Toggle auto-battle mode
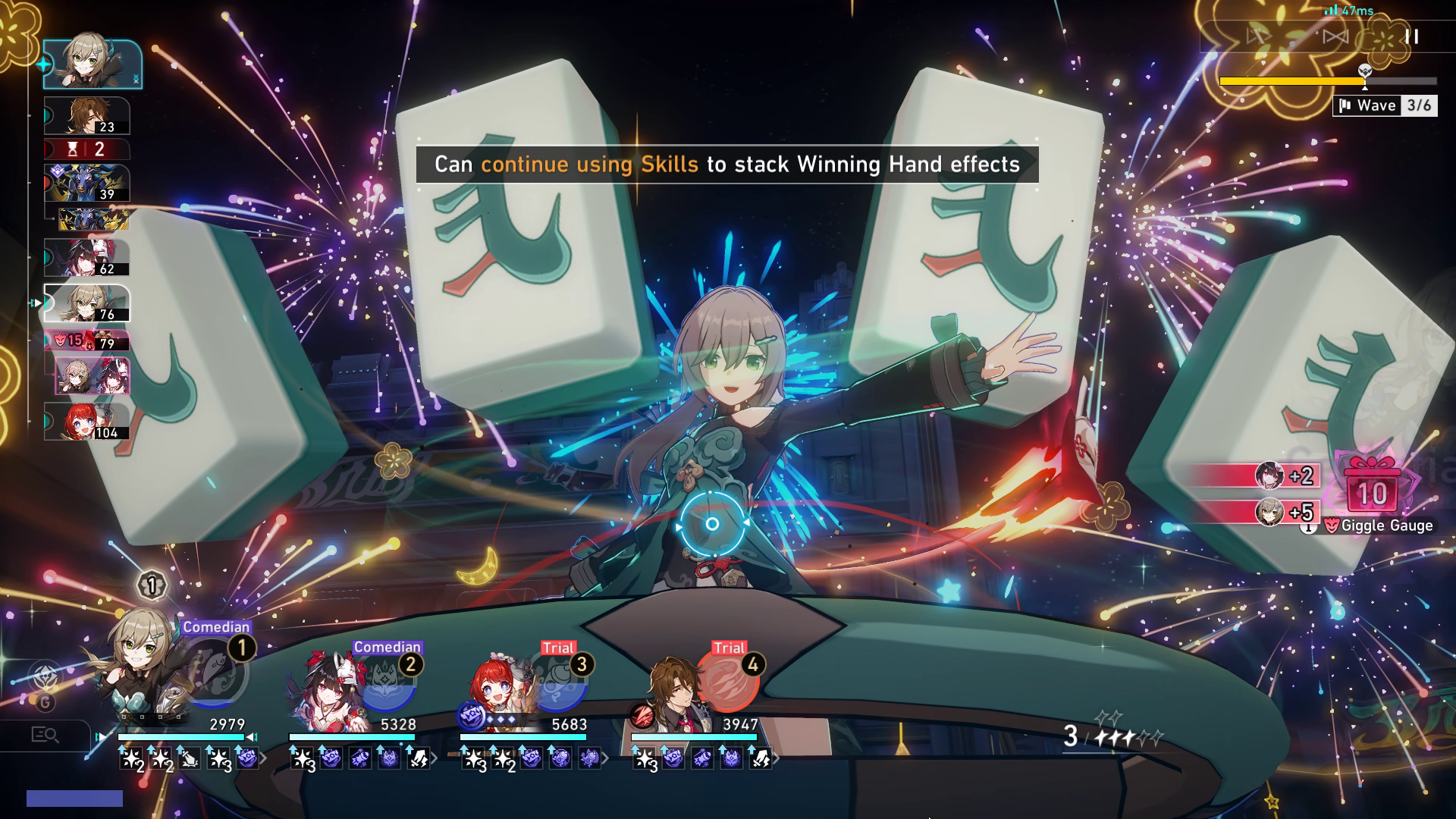 1259,36
